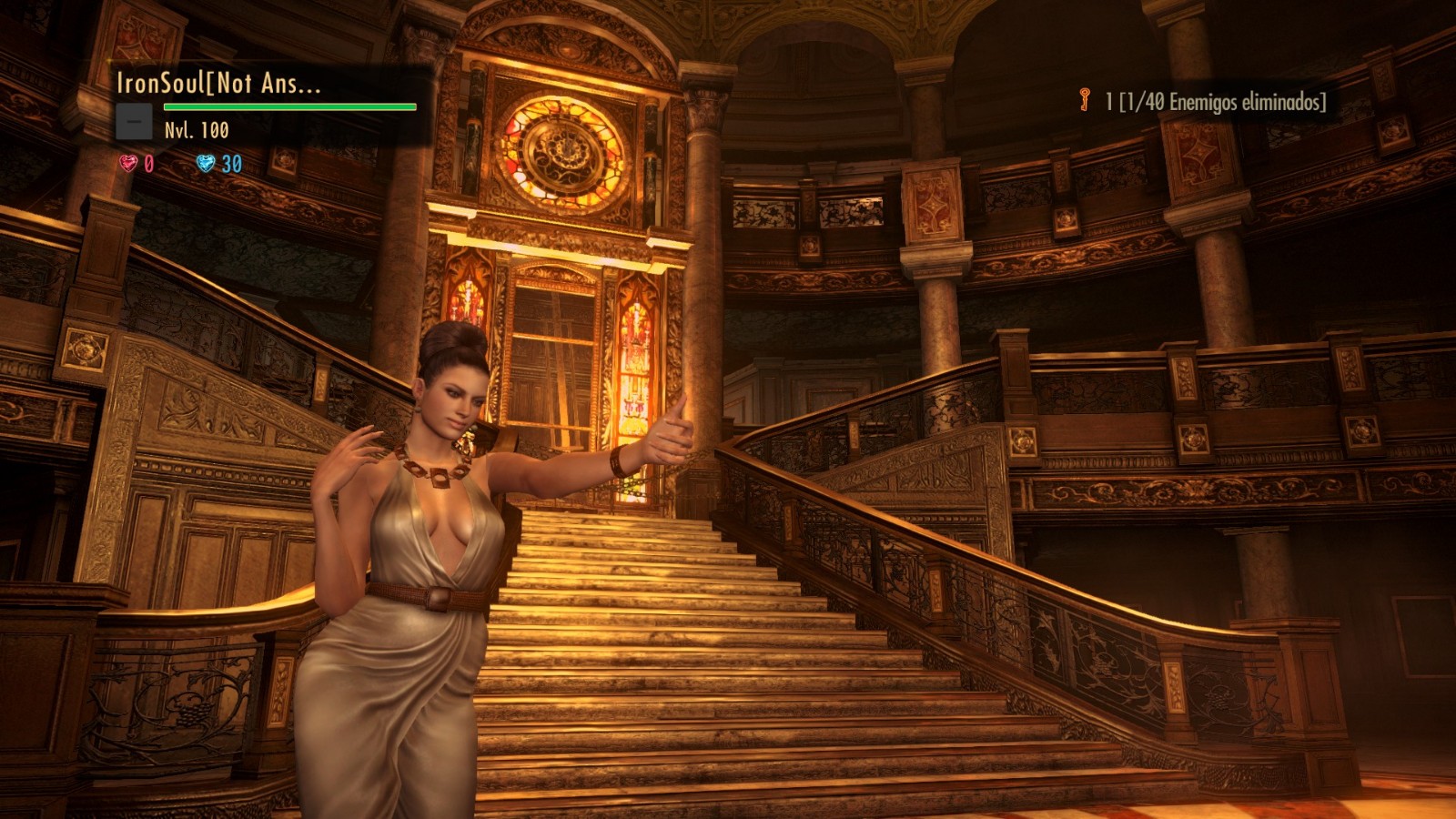Open the Enemigos eliminados objective tracker
The image size is (1456, 819).
[1216, 102]
